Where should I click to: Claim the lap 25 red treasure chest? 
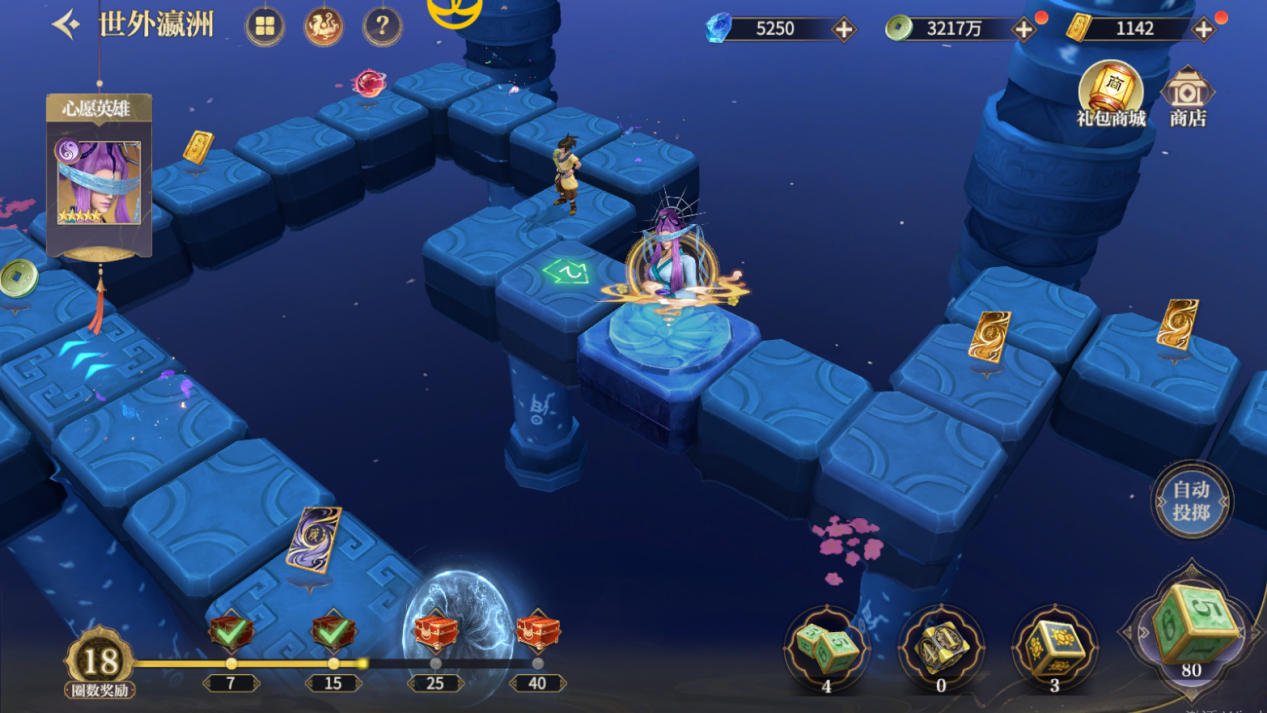435,633
